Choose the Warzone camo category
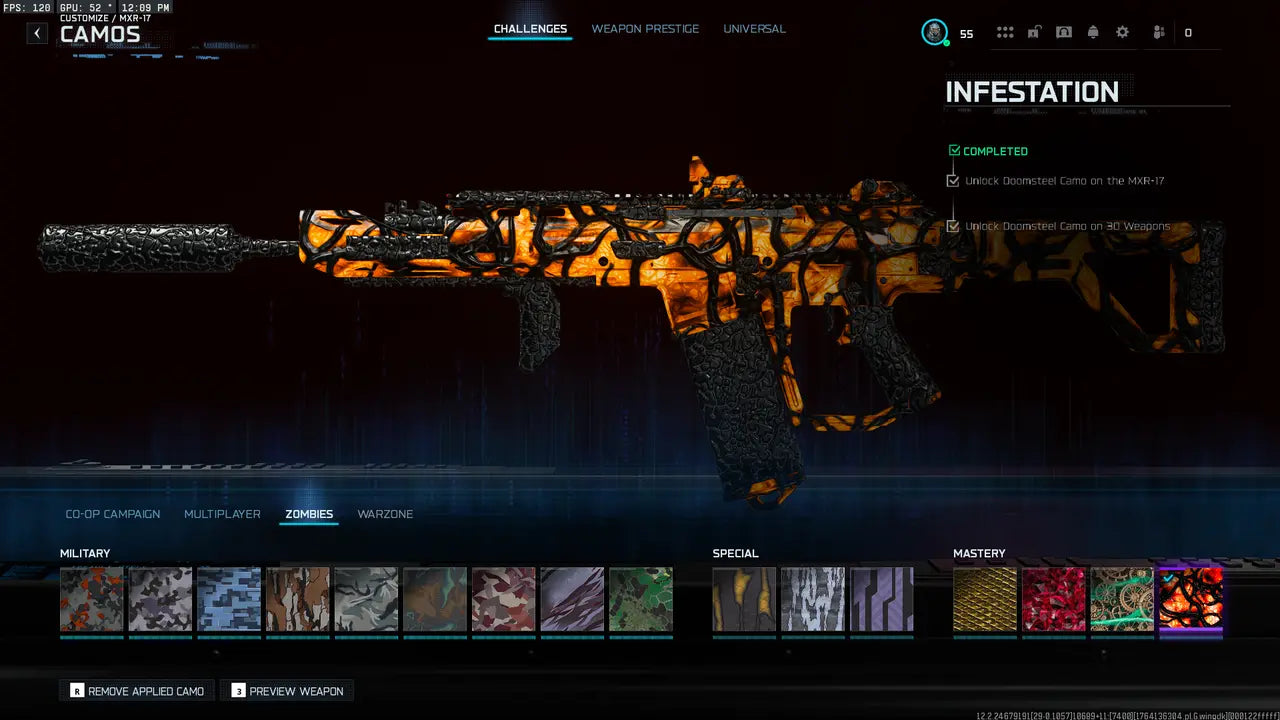Viewport: 1280px width, 720px height. (x=385, y=514)
